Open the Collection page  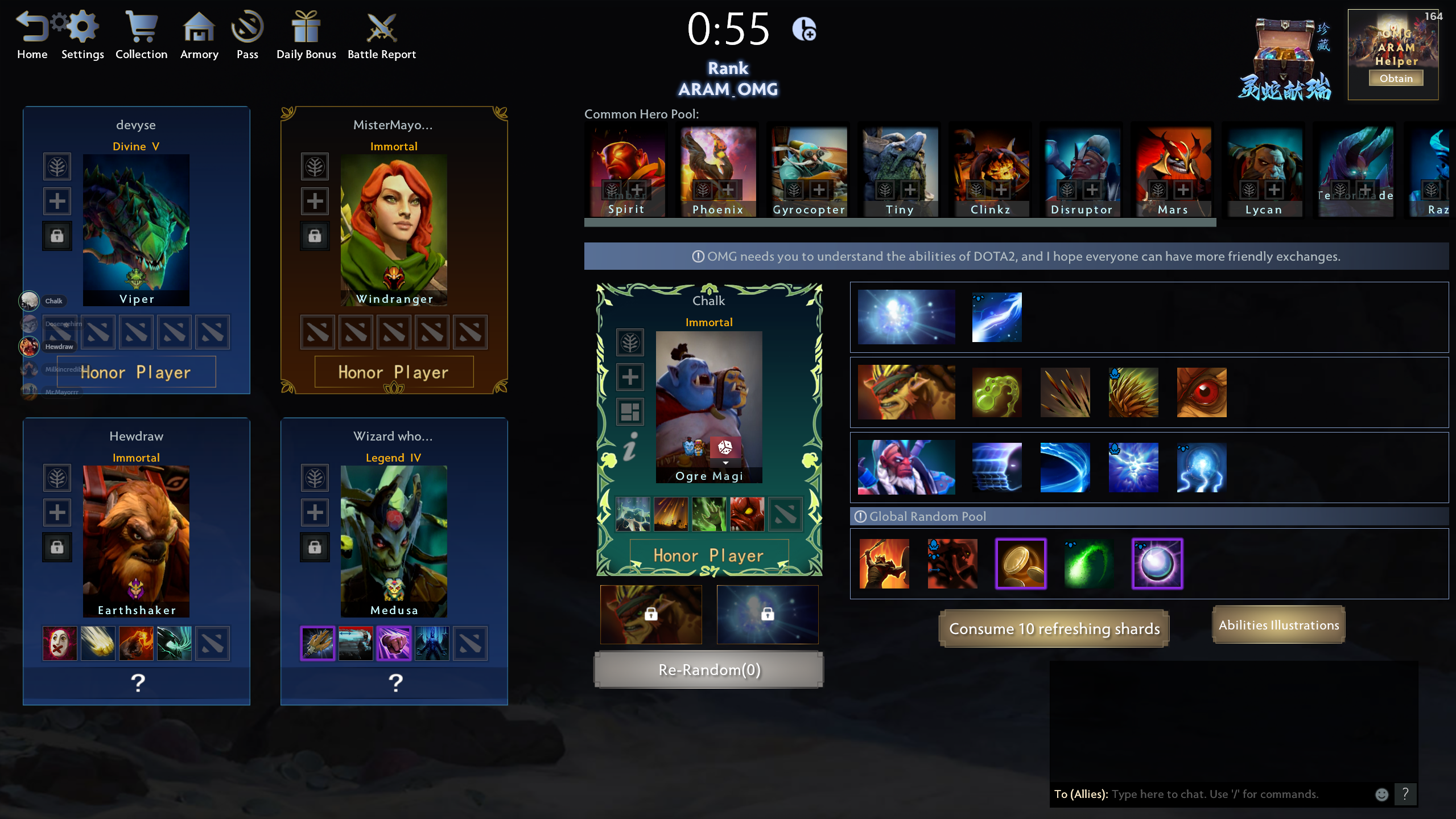coord(141,35)
